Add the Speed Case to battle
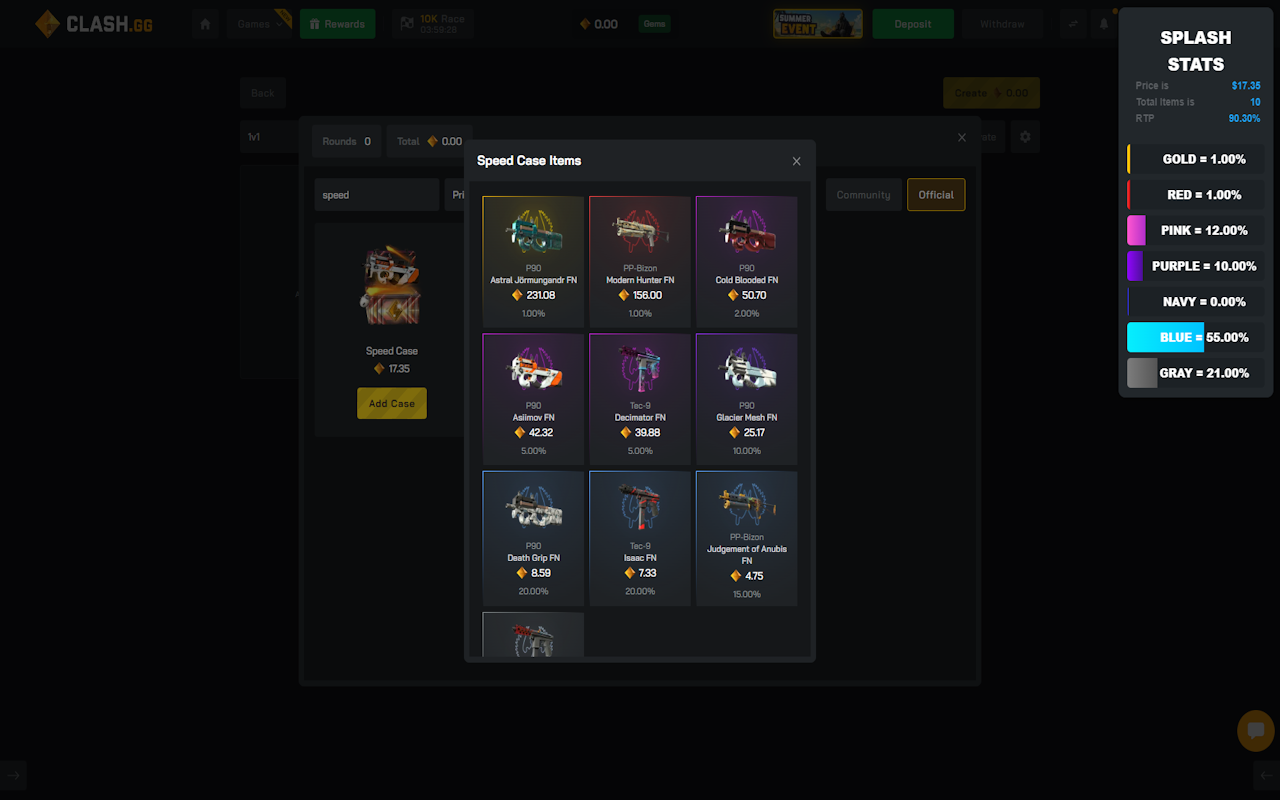This screenshot has width=1280, height=800. click(x=391, y=404)
